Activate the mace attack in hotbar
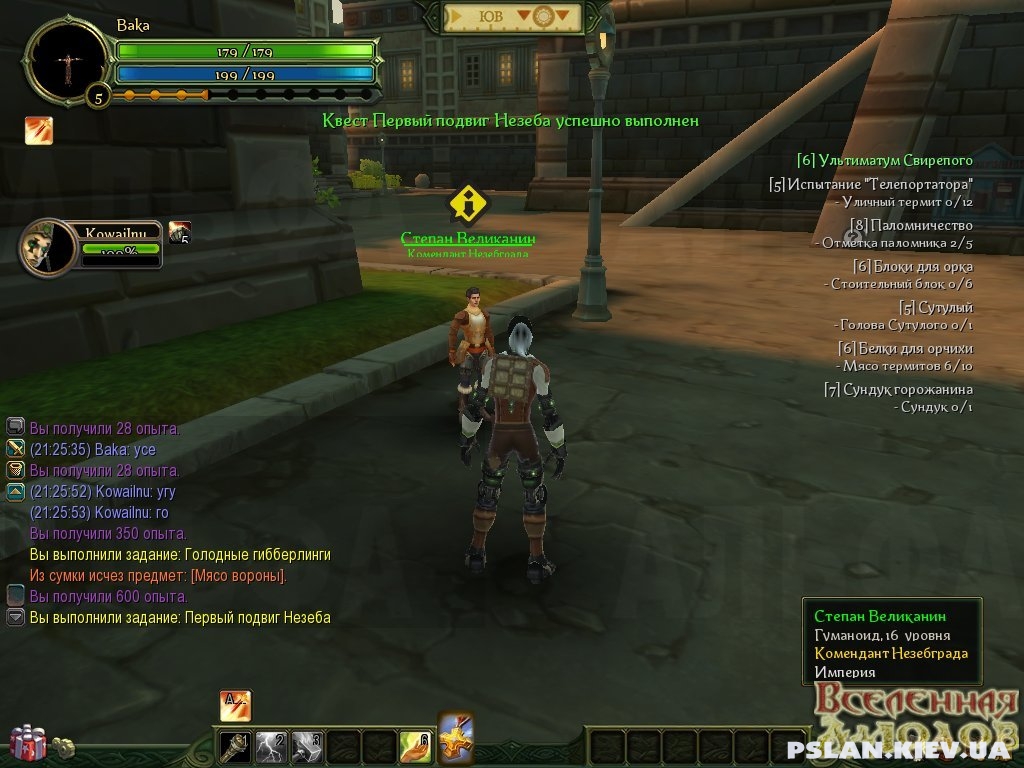The image size is (1024, 768). point(236,746)
